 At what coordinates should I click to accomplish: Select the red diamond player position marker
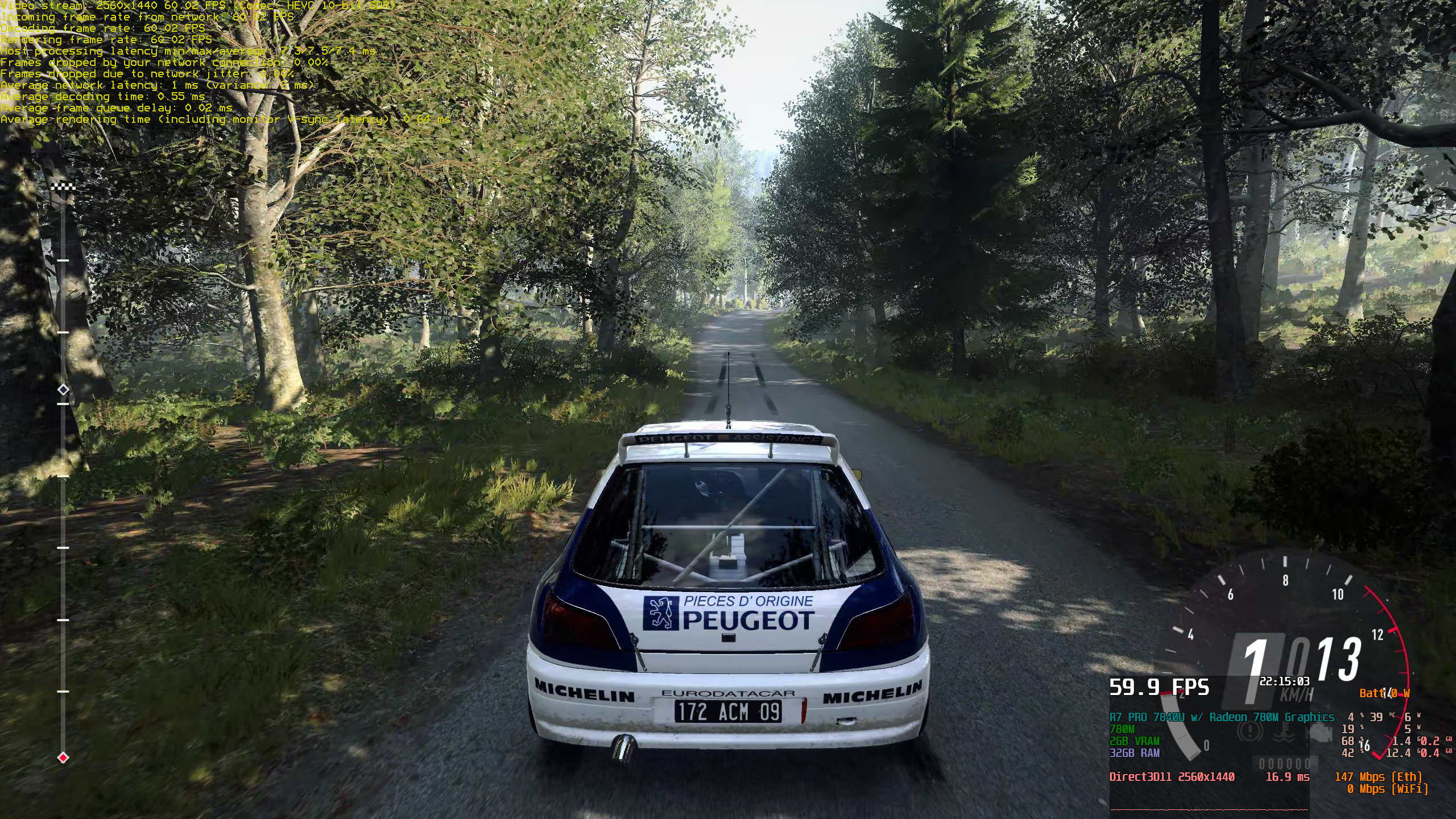[63, 758]
